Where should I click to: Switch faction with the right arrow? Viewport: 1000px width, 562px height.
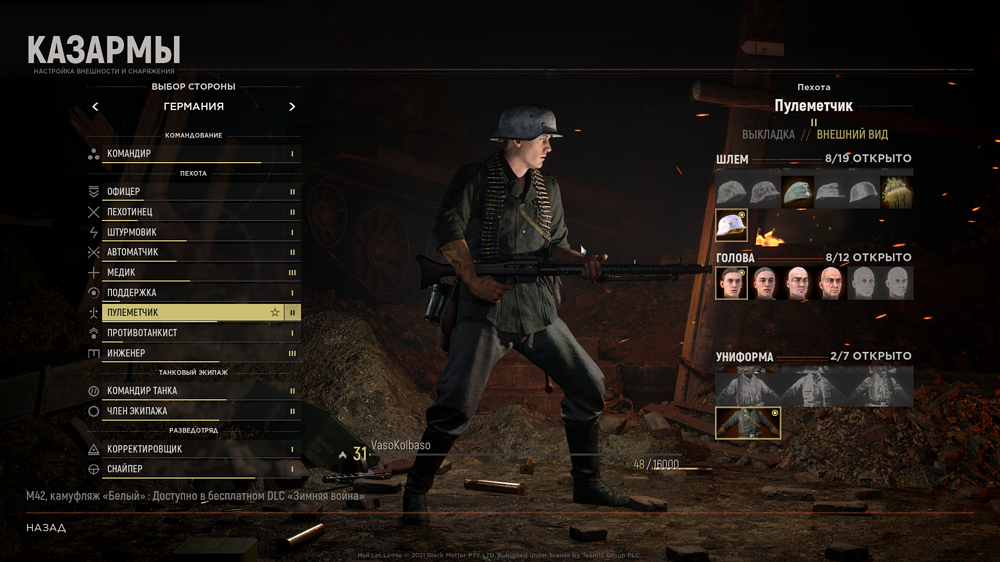[292, 107]
